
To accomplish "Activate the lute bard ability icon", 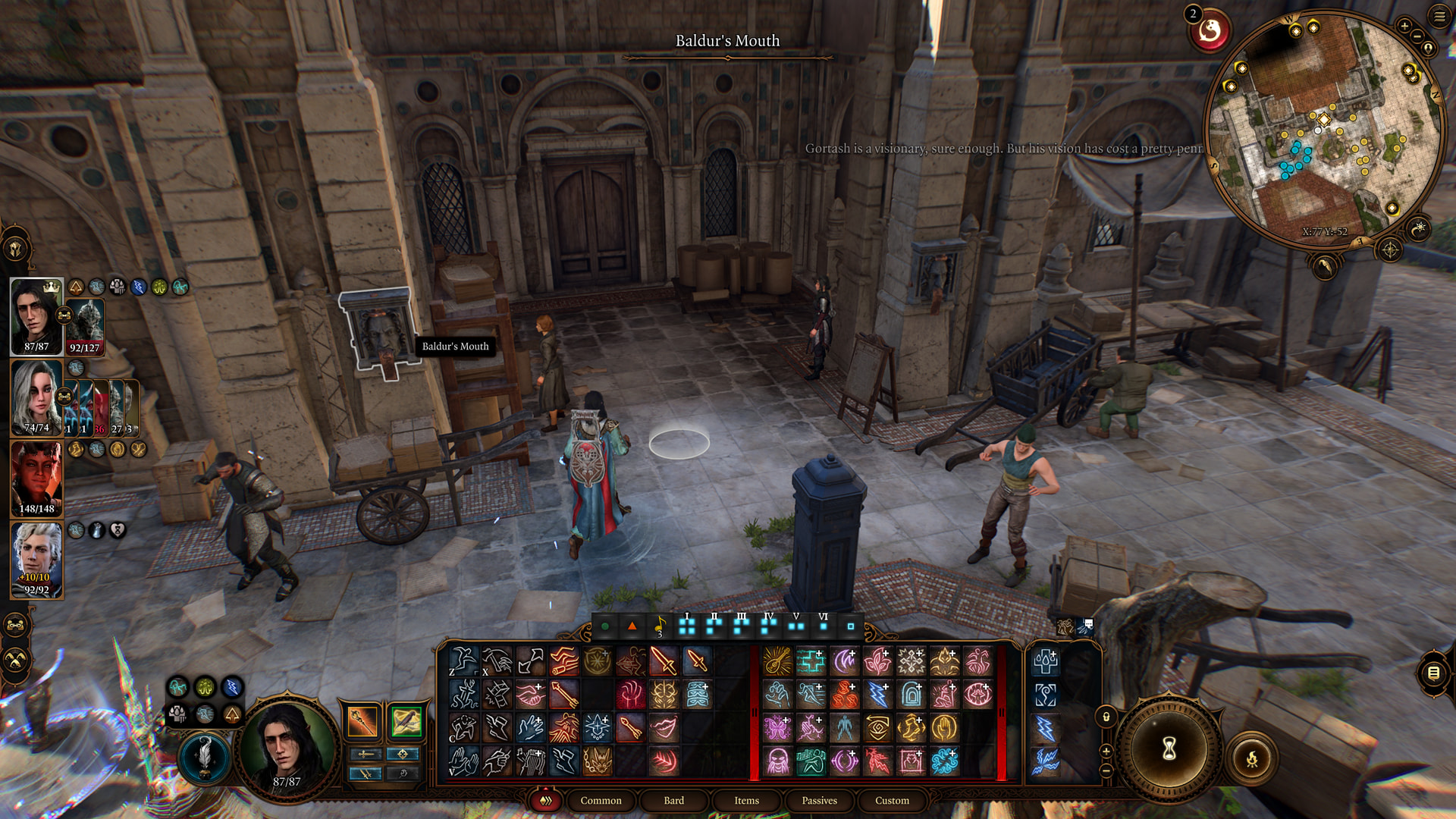I will point(777,661).
